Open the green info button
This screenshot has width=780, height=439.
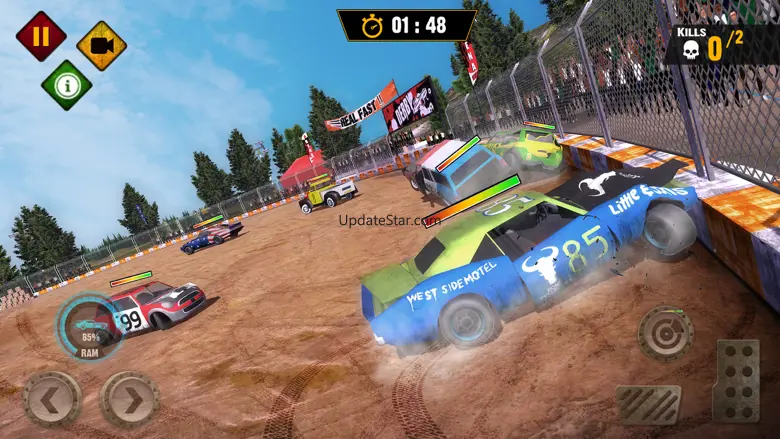[x=66, y=85]
